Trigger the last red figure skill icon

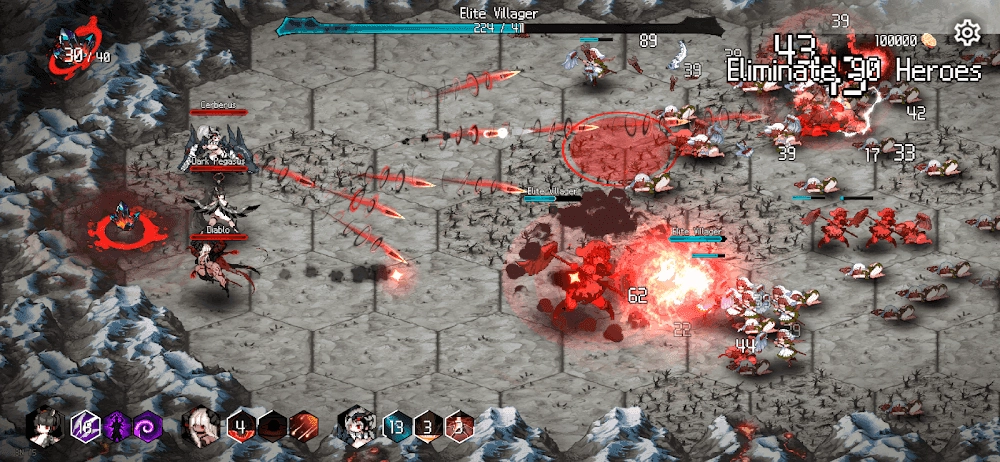click(x=460, y=427)
